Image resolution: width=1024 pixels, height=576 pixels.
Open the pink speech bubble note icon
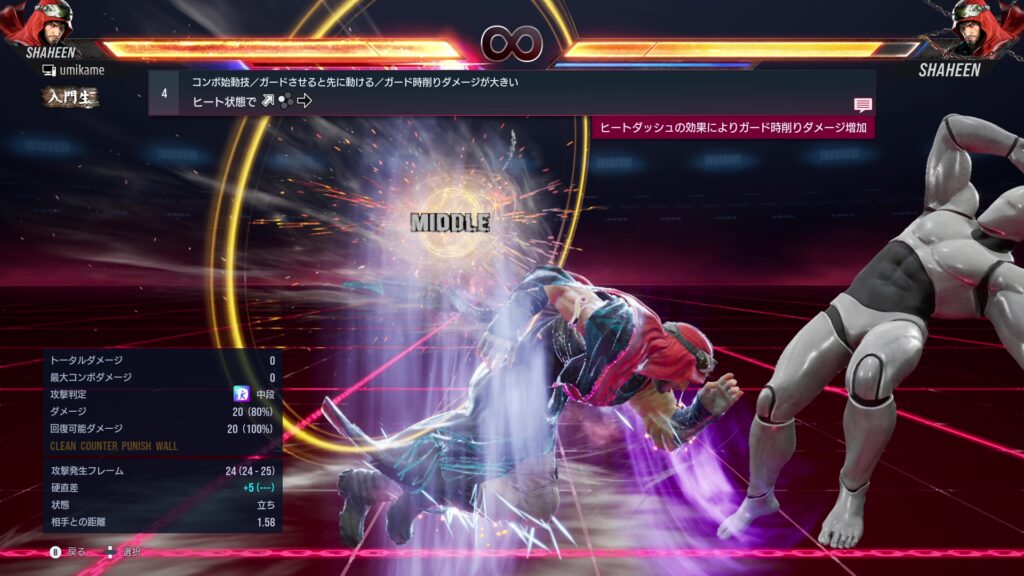pos(862,104)
